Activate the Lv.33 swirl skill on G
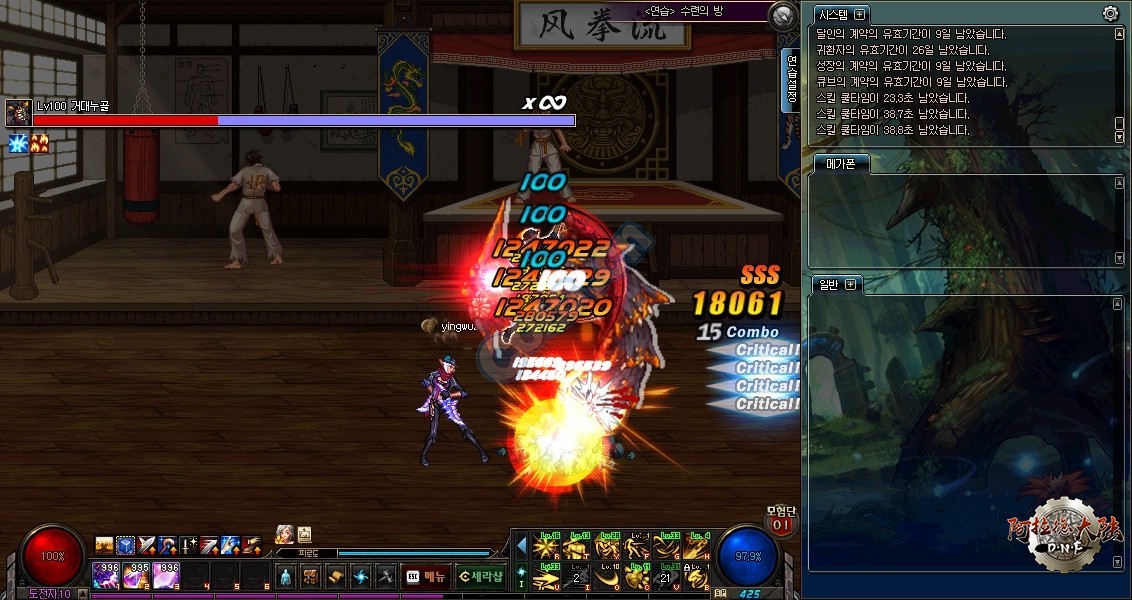Screen dimensions: 1132x600 [x=668, y=546]
